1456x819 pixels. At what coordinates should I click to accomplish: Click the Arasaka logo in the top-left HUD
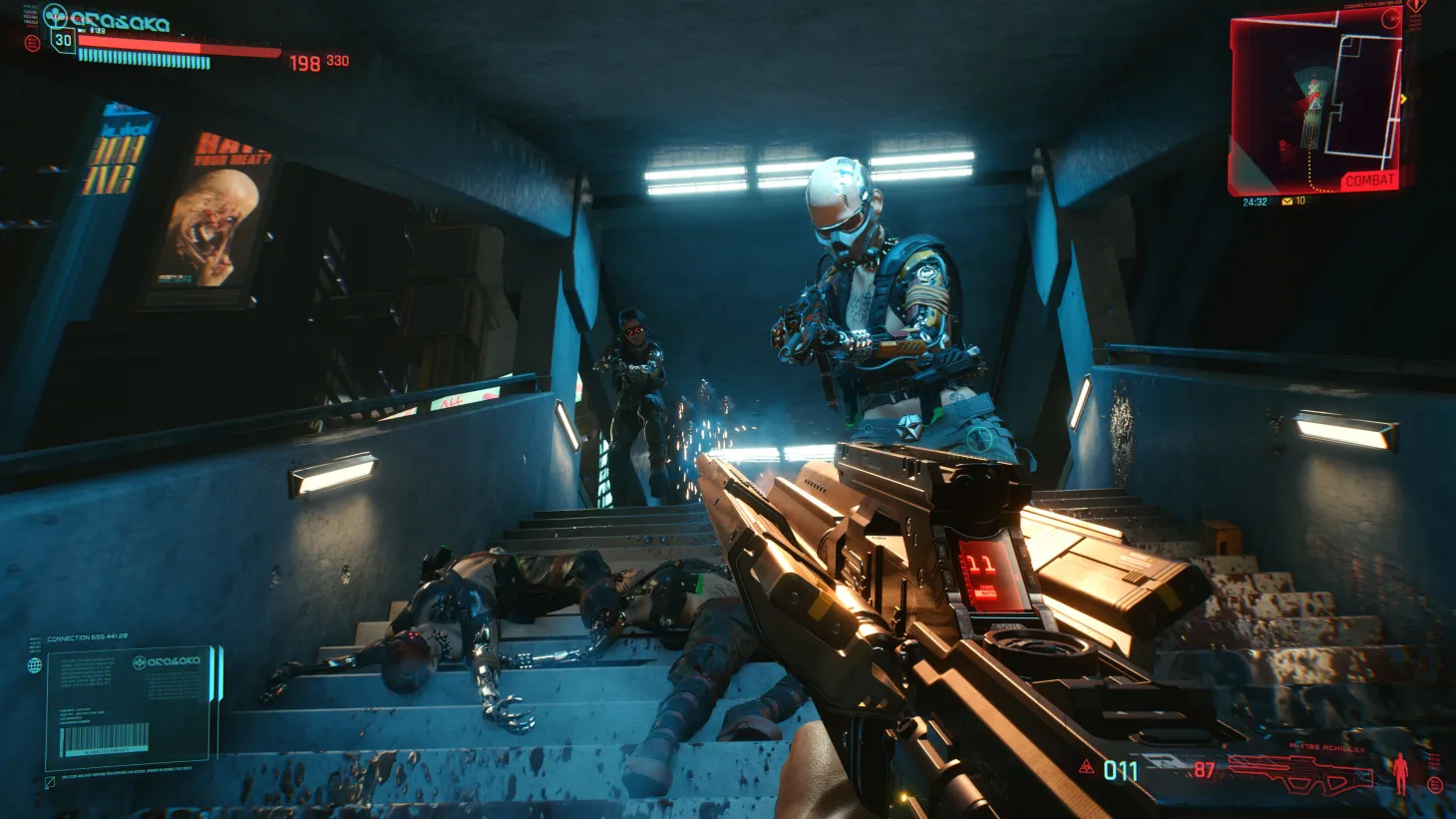tap(56, 14)
